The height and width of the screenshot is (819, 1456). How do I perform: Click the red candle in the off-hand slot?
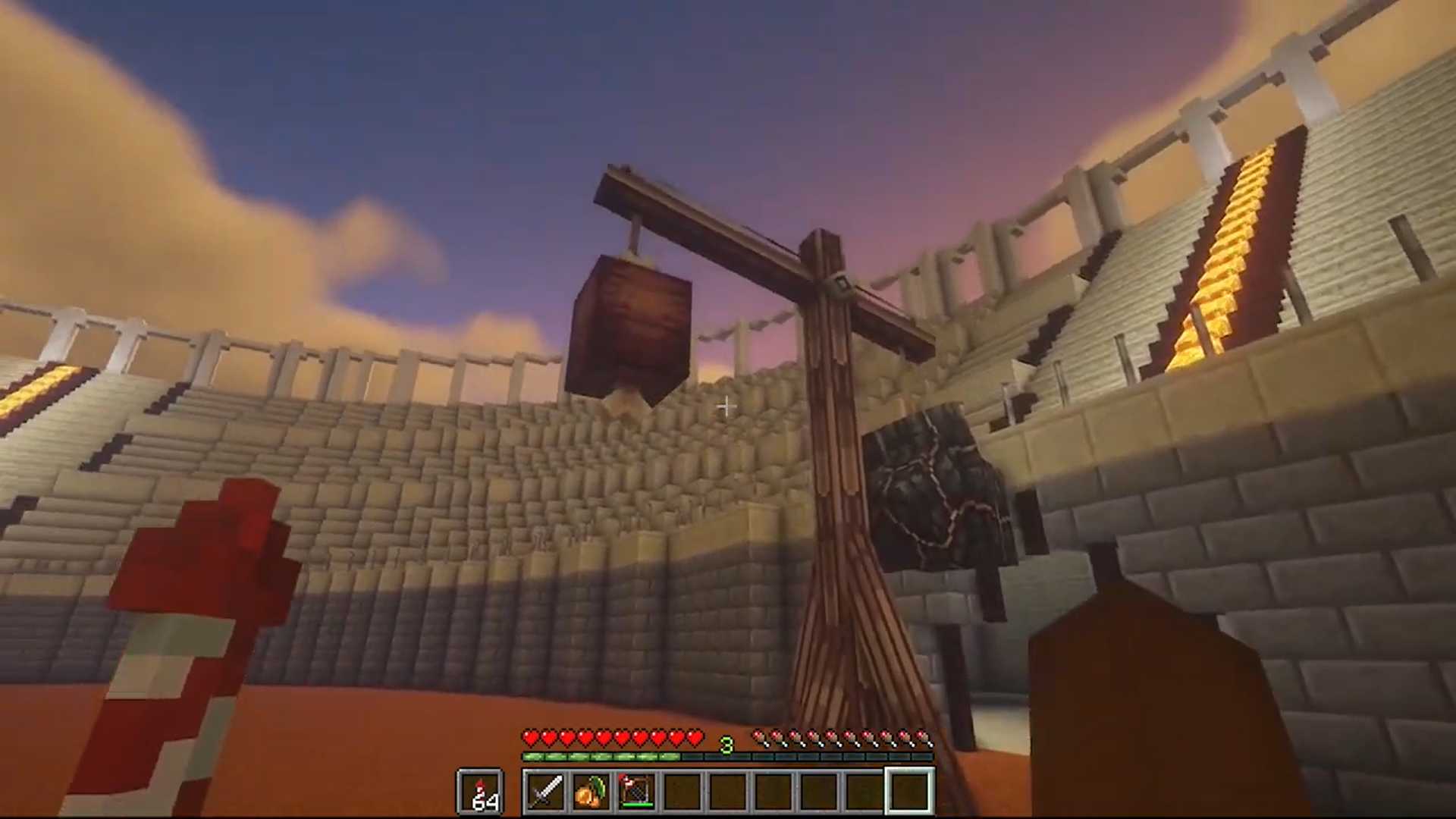(481, 789)
